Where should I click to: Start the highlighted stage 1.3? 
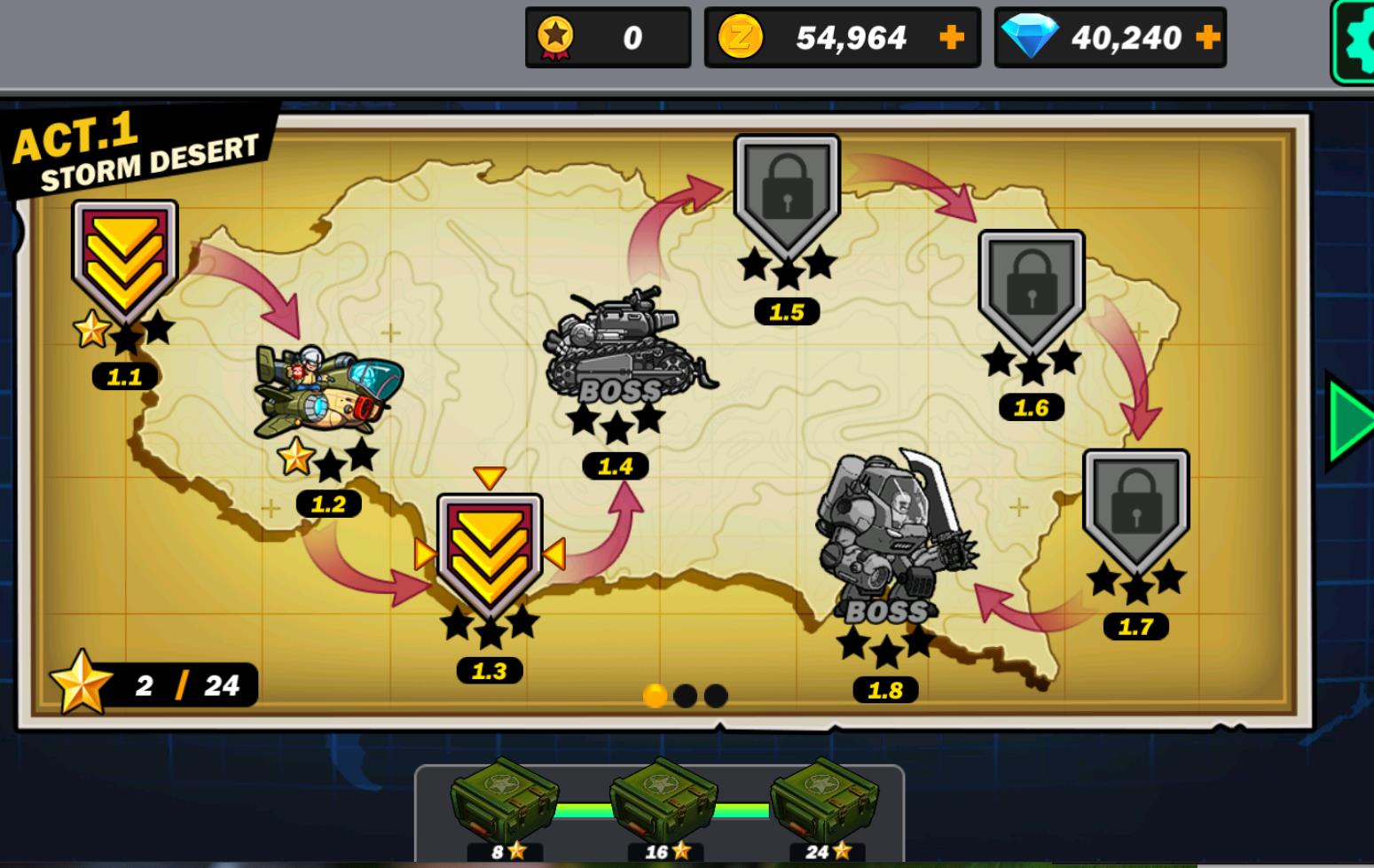pos(489,555)
